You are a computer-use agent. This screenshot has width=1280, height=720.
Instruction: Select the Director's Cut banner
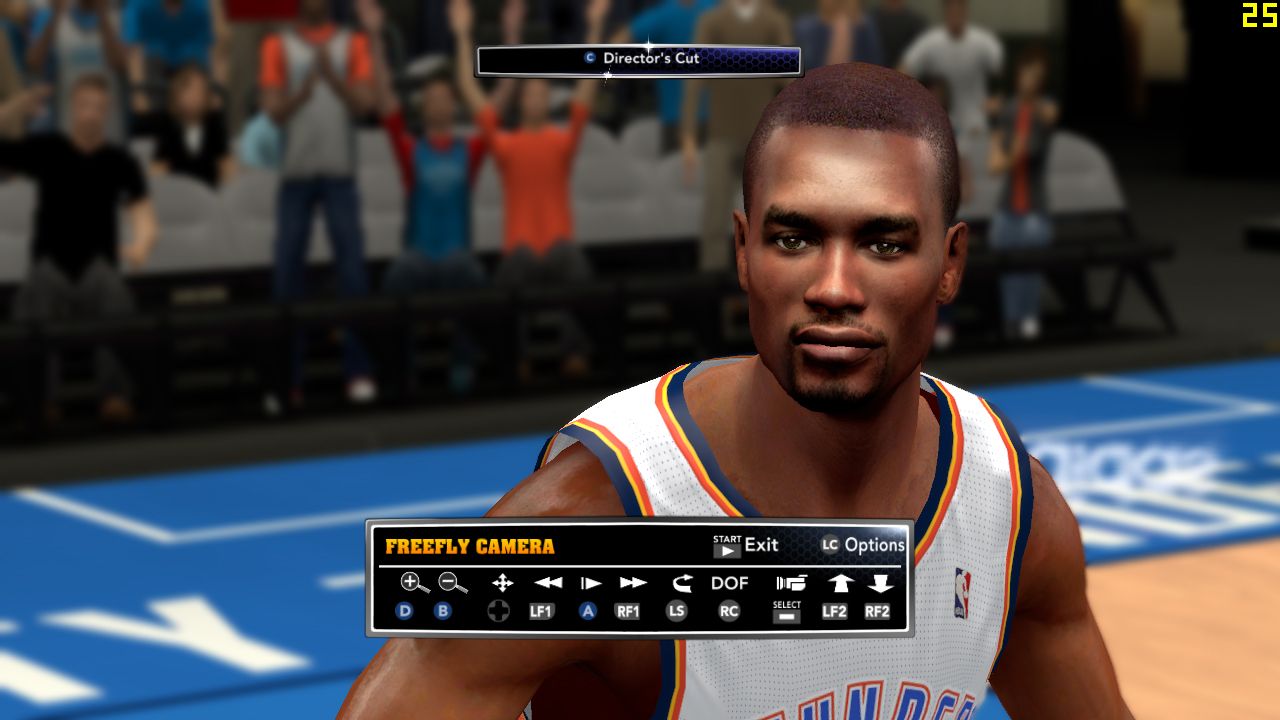(639, 59)
